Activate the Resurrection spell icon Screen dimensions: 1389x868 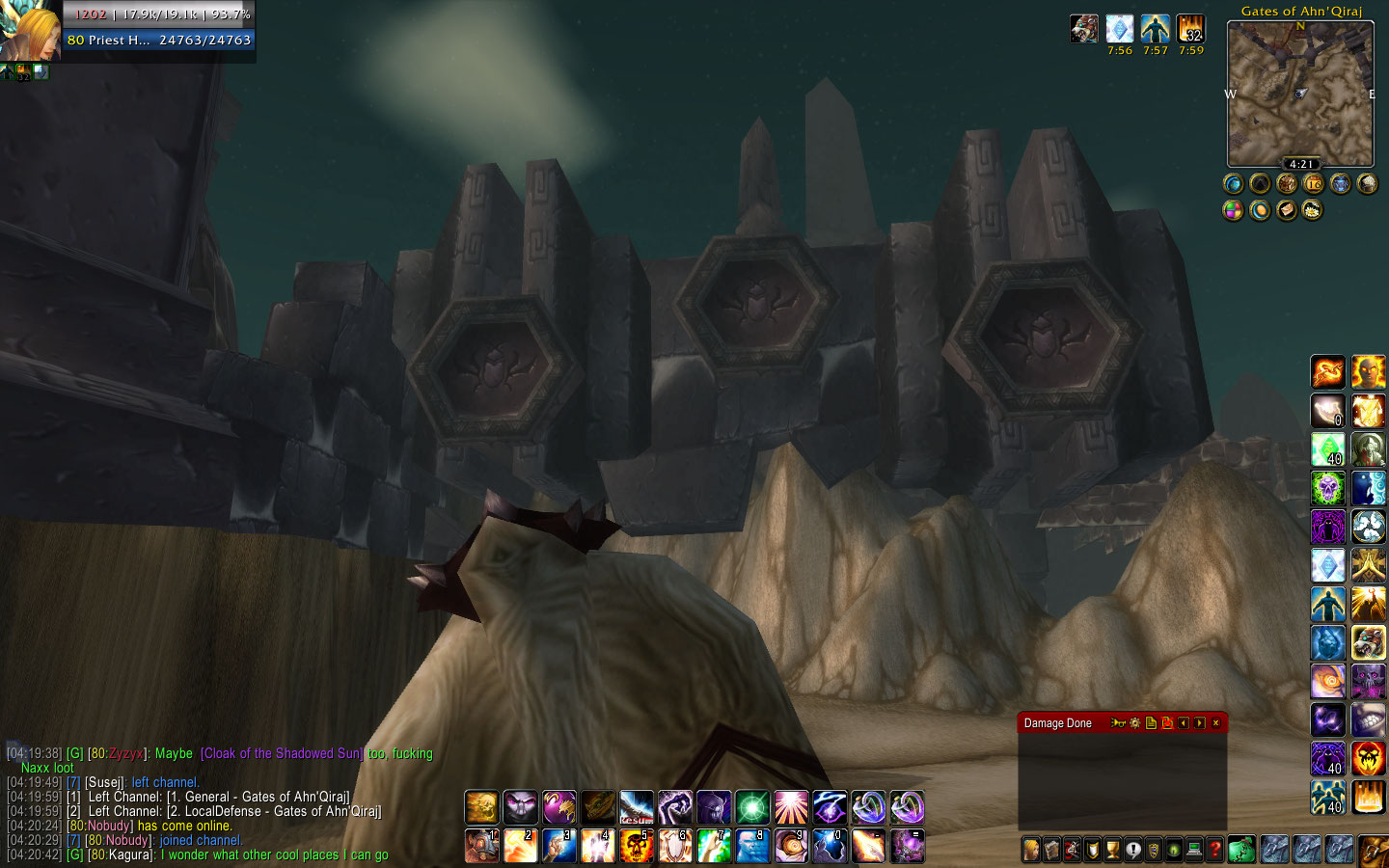click(x=636, y=807)
